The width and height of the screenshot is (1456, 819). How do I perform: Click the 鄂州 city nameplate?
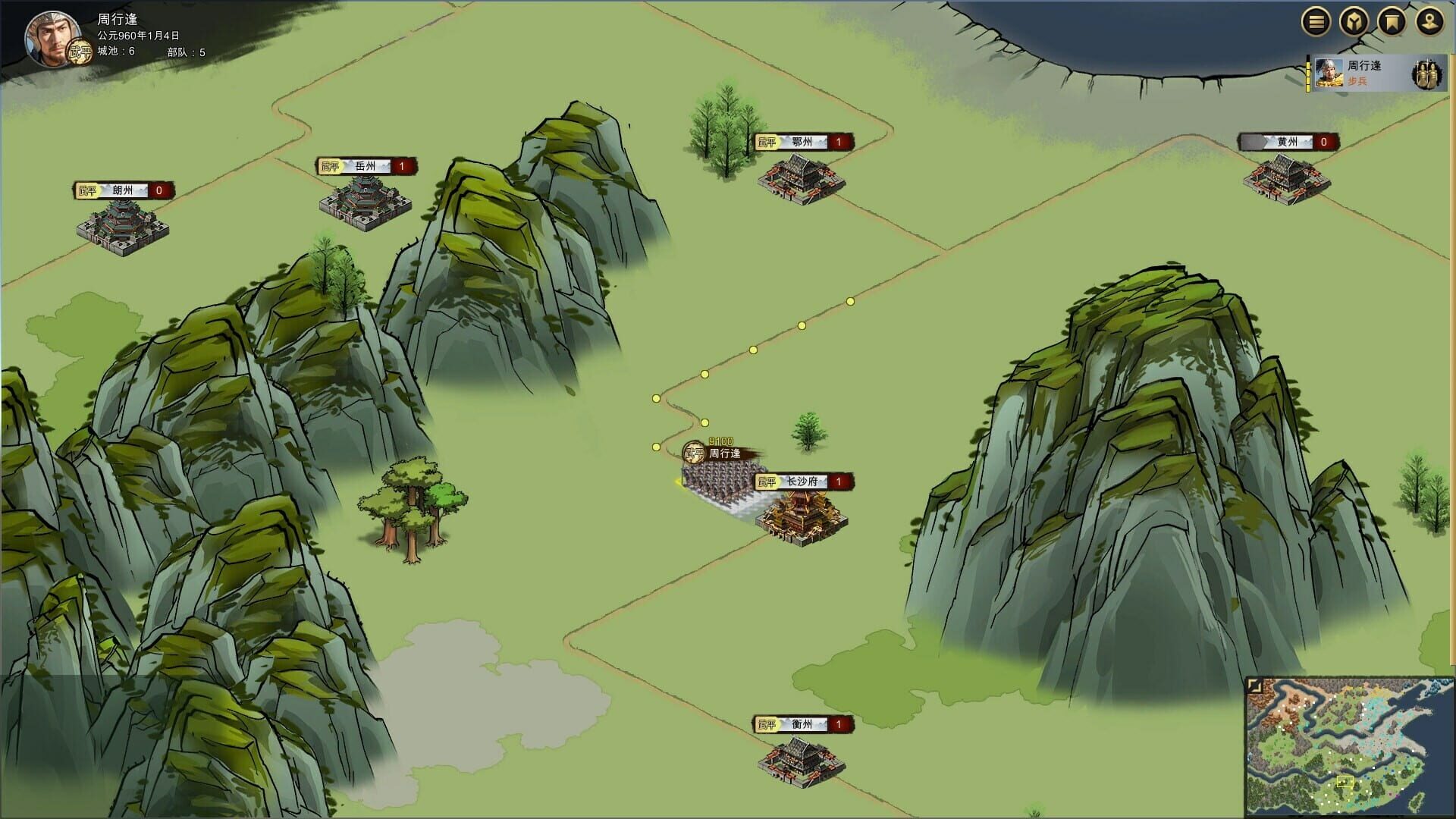(x=802, y=142)
